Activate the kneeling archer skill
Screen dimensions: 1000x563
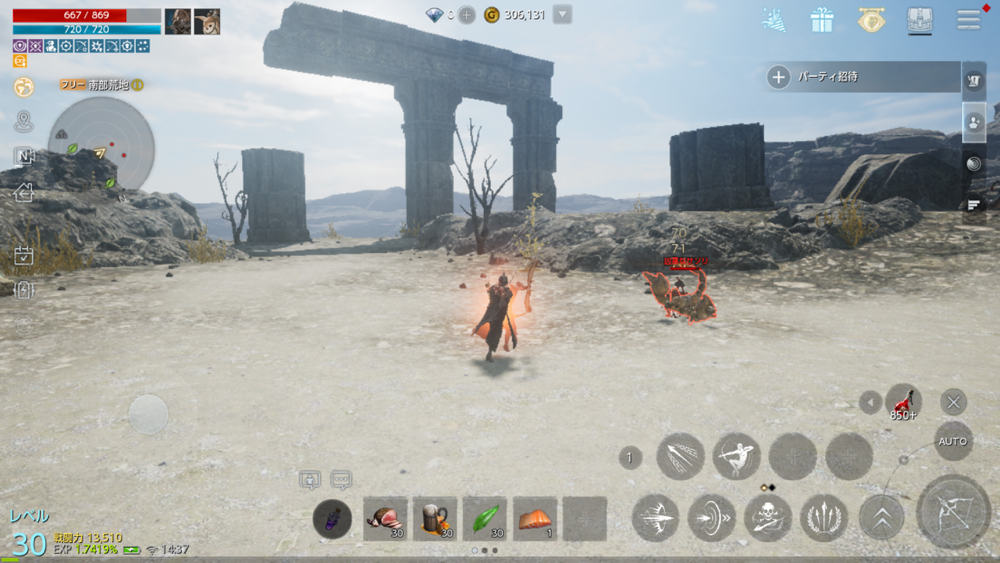[x=736, y=456]
